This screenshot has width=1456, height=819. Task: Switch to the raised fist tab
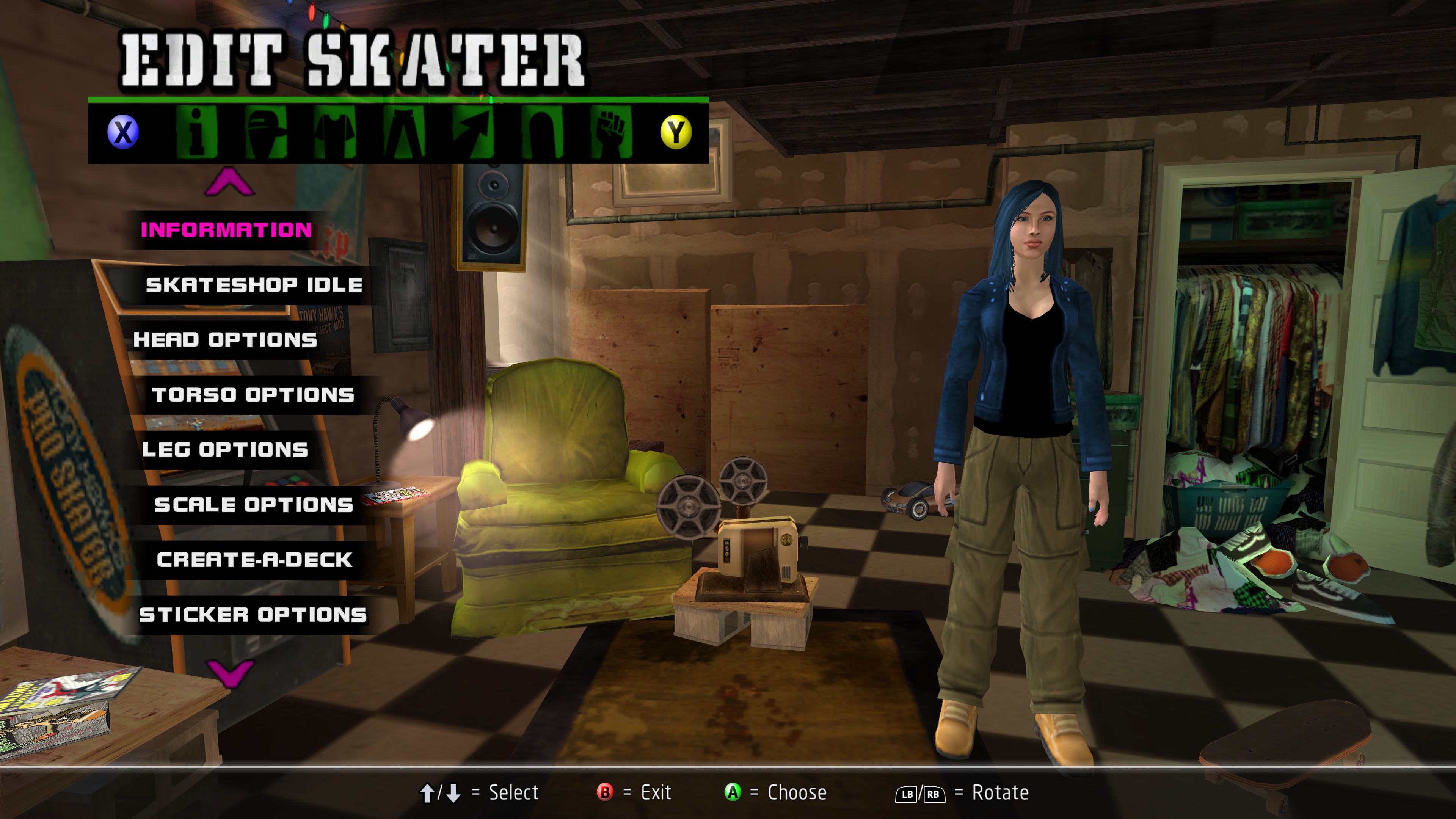tap(611, 132)
